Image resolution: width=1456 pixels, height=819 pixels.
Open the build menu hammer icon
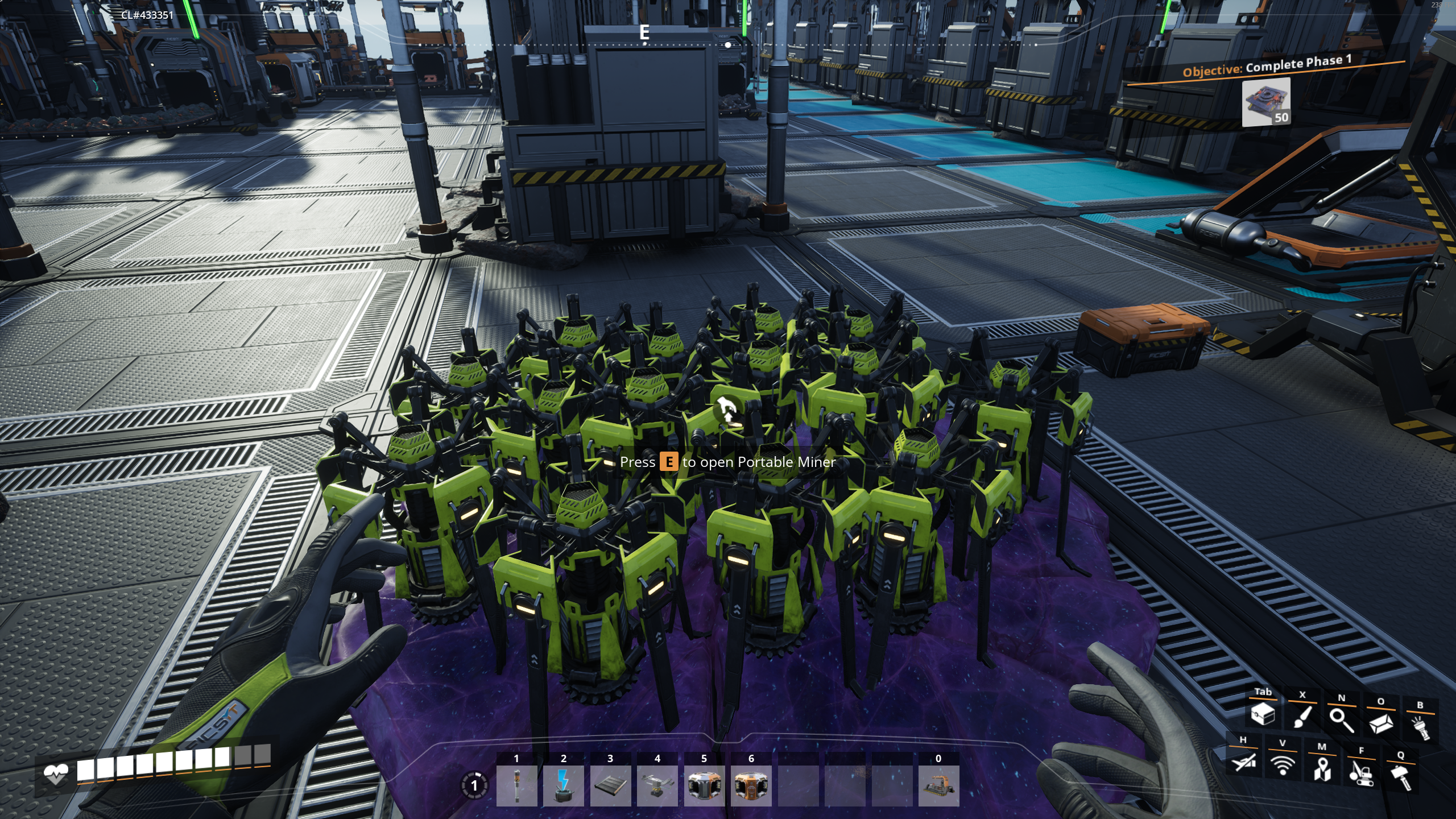[1400, 776]
